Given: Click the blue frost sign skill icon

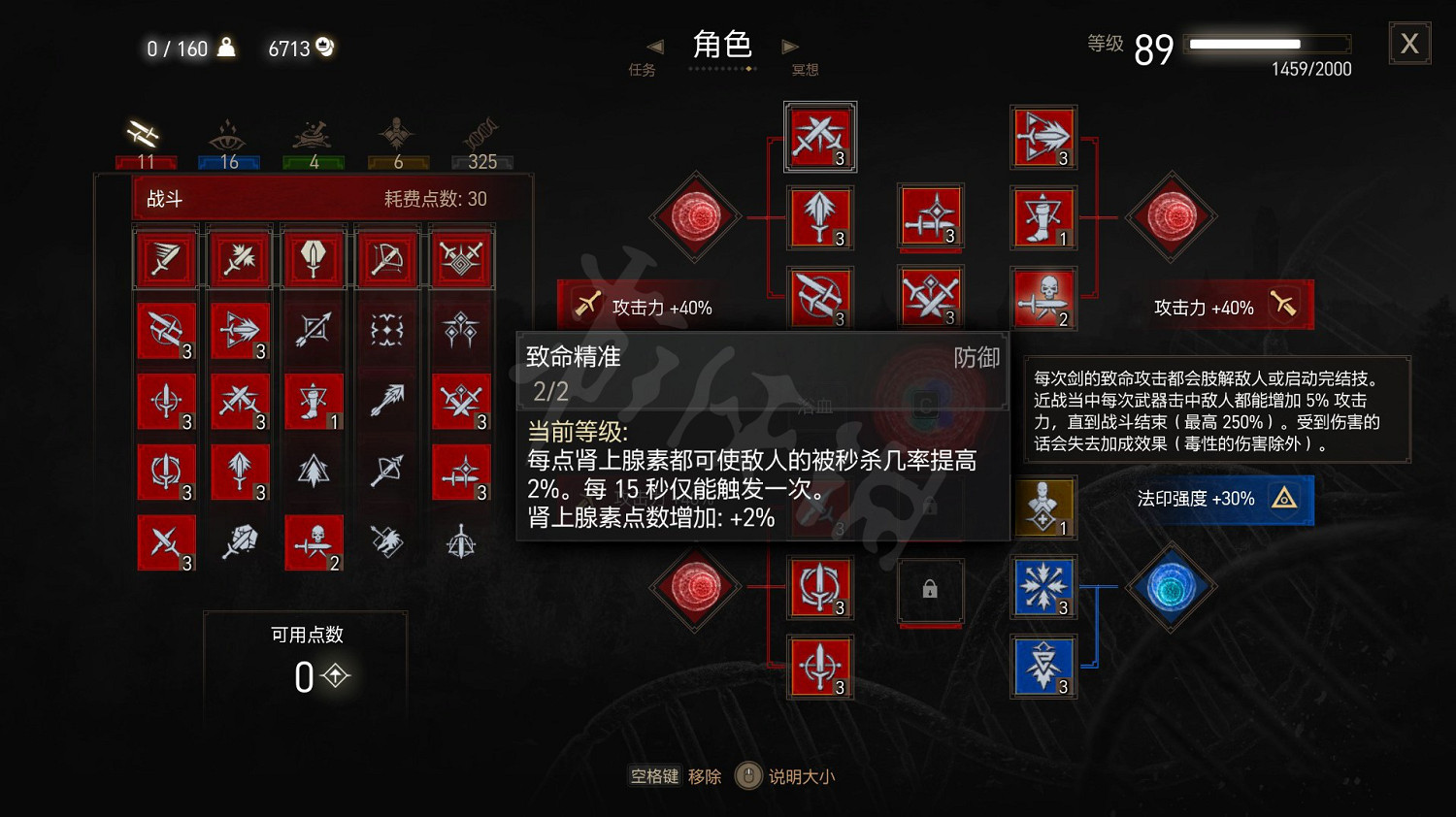Looking at the screenshot, I should pos(1043,587).
